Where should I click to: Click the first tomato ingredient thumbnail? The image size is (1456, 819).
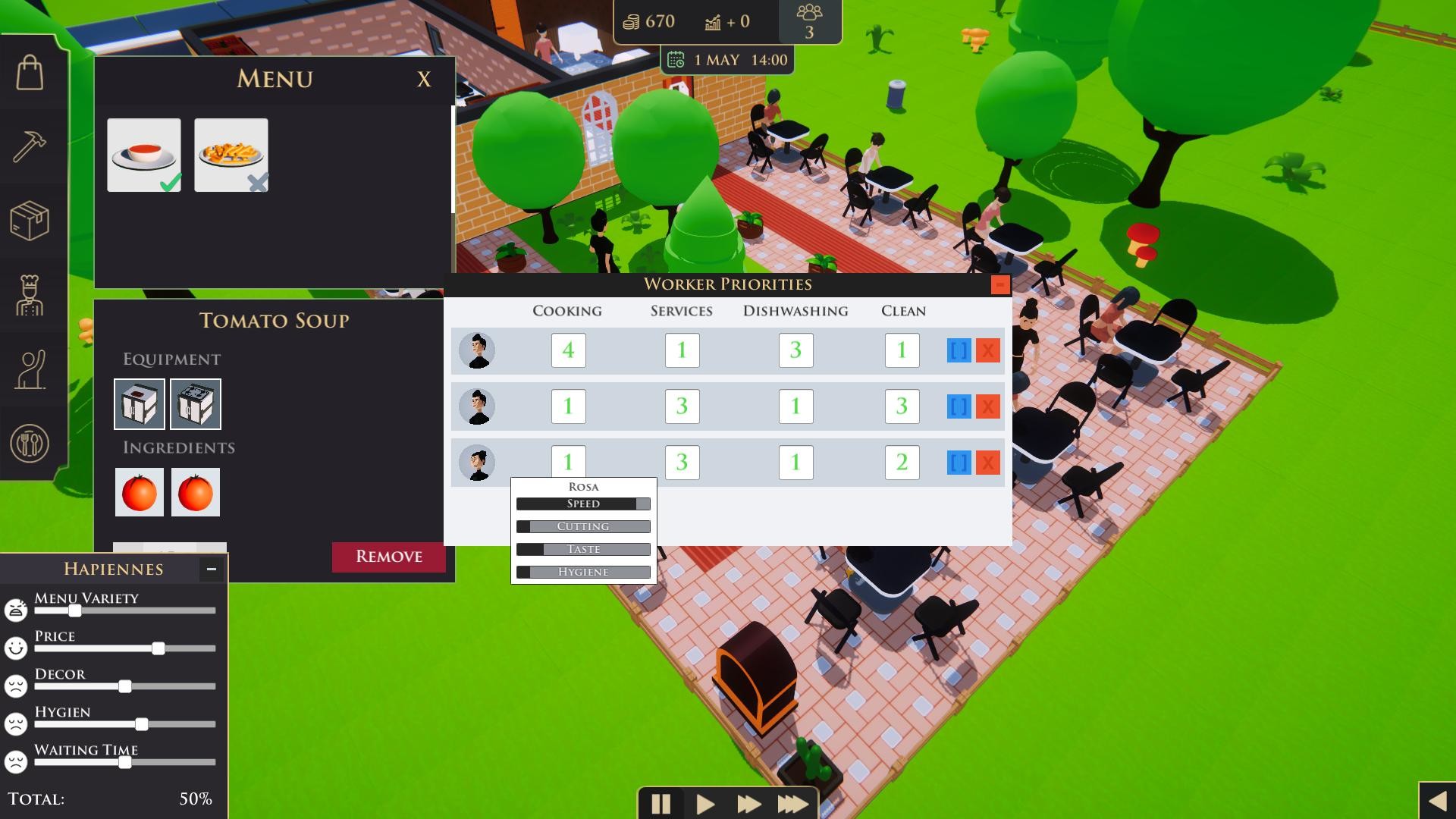click(x=139, y=491)
